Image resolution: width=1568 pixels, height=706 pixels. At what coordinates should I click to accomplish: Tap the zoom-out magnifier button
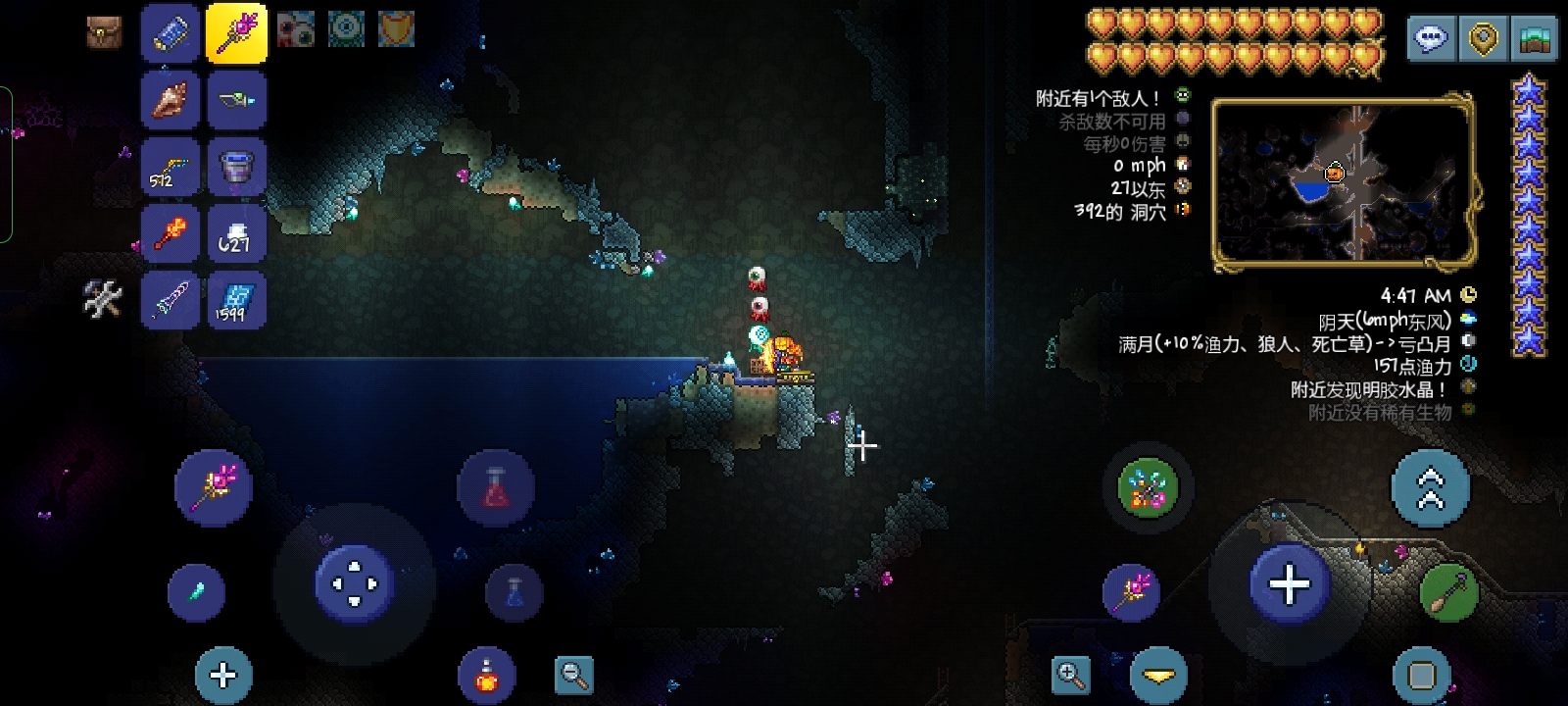tap(573, 675)
